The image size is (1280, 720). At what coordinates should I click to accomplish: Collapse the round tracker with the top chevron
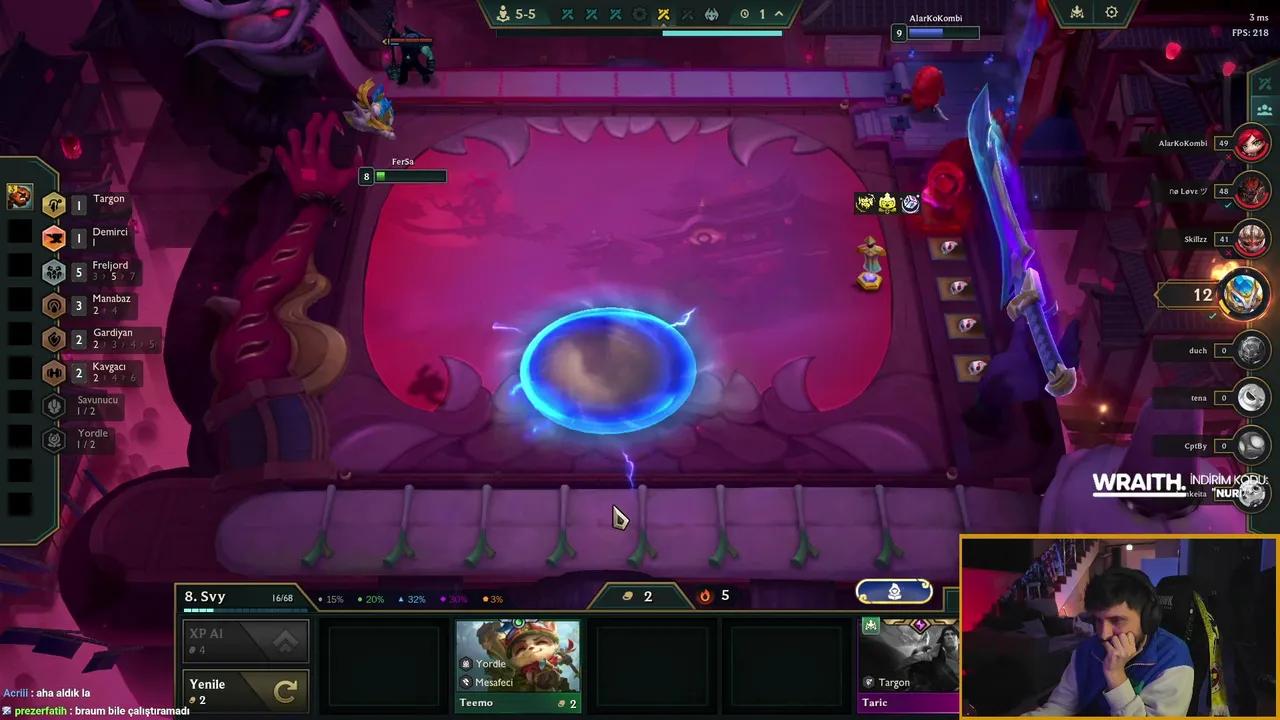coord(779,13)
